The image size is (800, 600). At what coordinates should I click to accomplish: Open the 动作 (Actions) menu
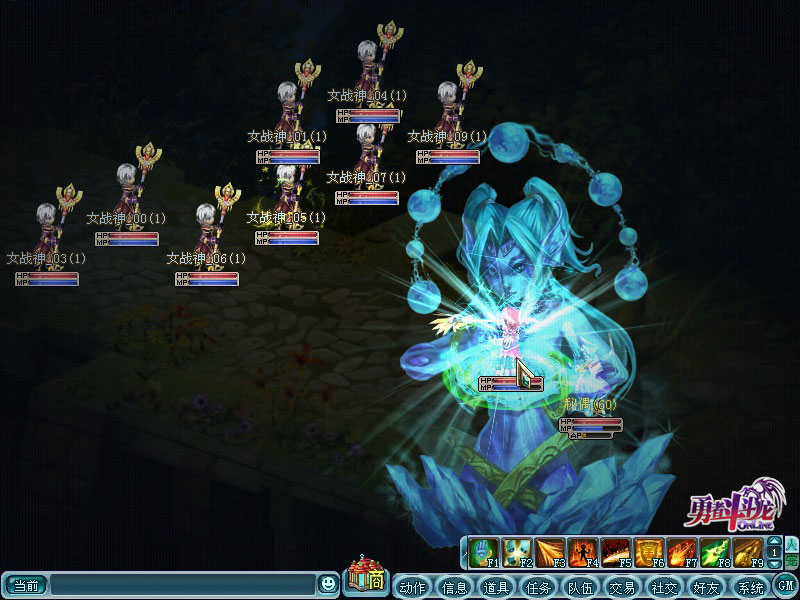pyautogui.click(x=413, y=587)
